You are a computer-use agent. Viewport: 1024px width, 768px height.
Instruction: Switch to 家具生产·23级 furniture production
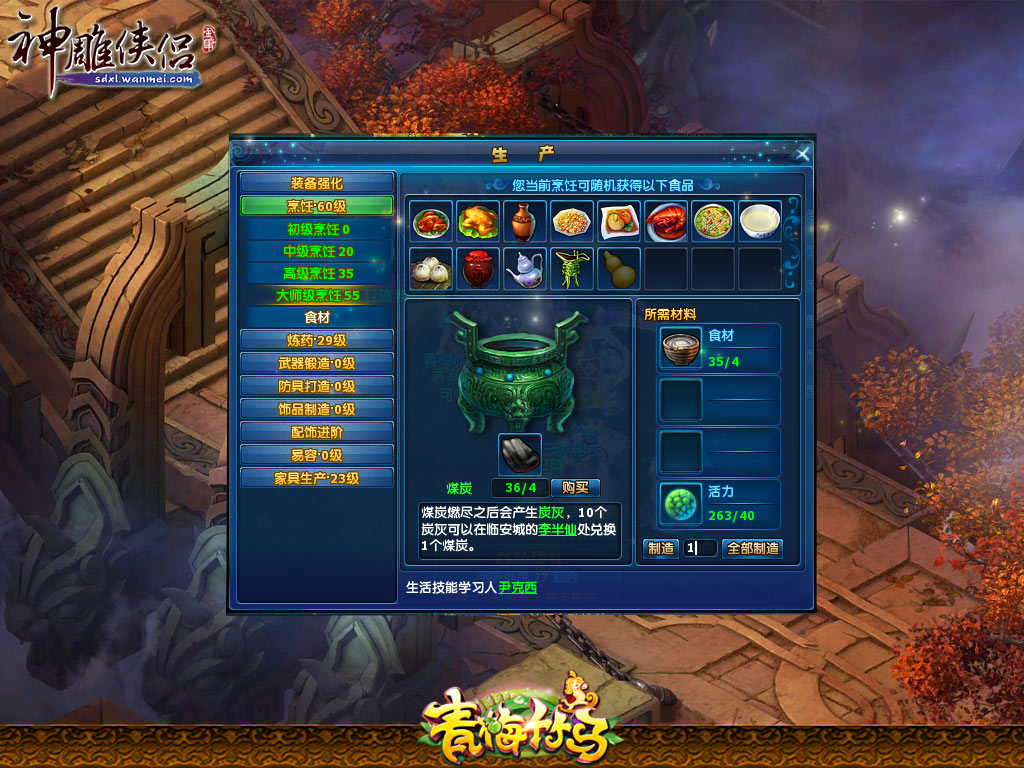pyautogui.click(x=316, y=478)
